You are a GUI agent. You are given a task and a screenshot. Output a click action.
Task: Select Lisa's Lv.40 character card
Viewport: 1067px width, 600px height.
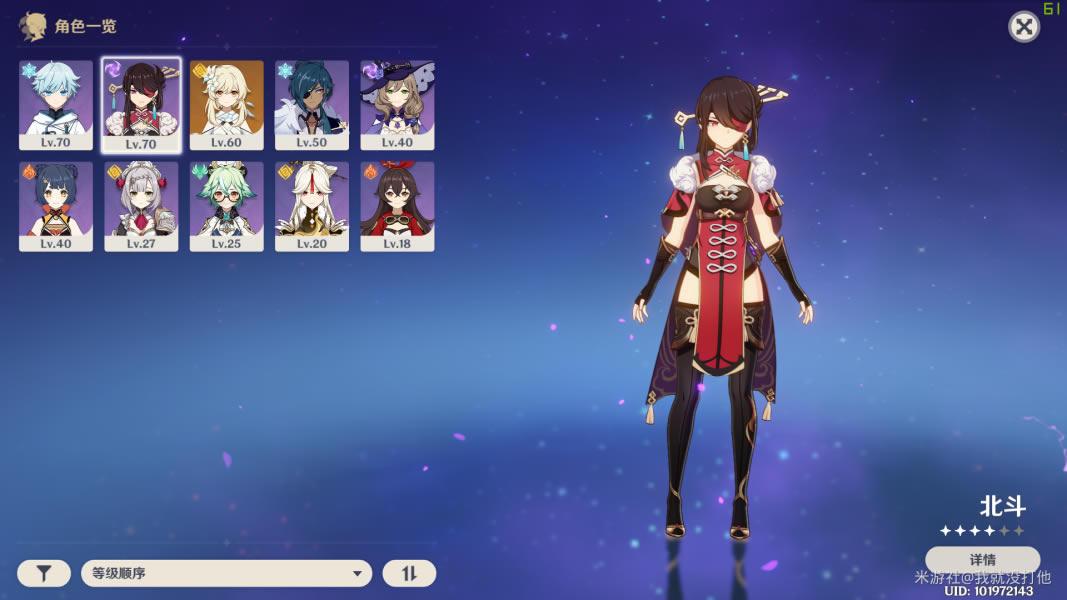[398, 104]
